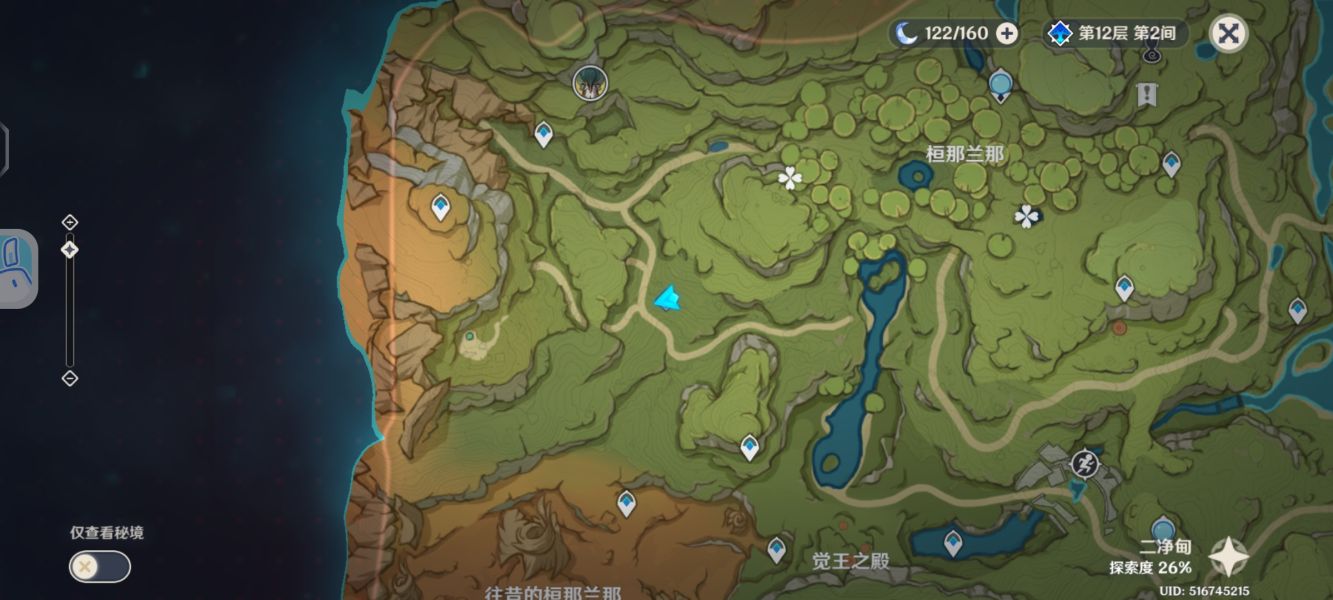Close the map with the X button
The image size is (1333, 600).
coord(1228,33)
